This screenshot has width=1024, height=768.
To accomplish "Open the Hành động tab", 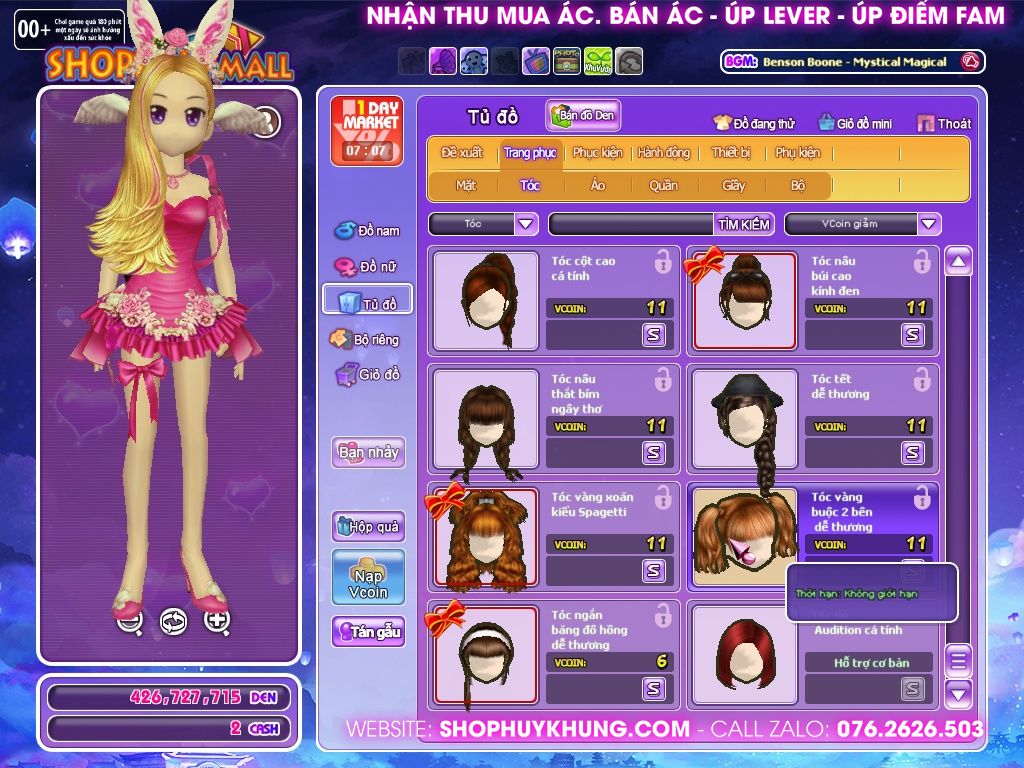I will point(663,153).
